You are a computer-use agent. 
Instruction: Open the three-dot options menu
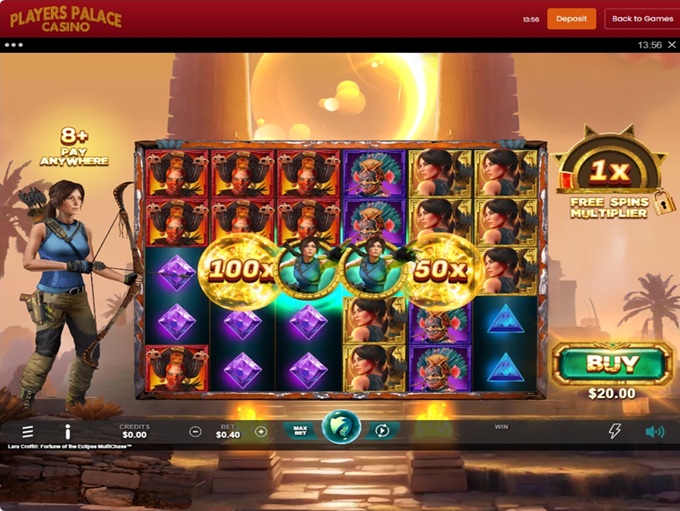pos(13,45)
